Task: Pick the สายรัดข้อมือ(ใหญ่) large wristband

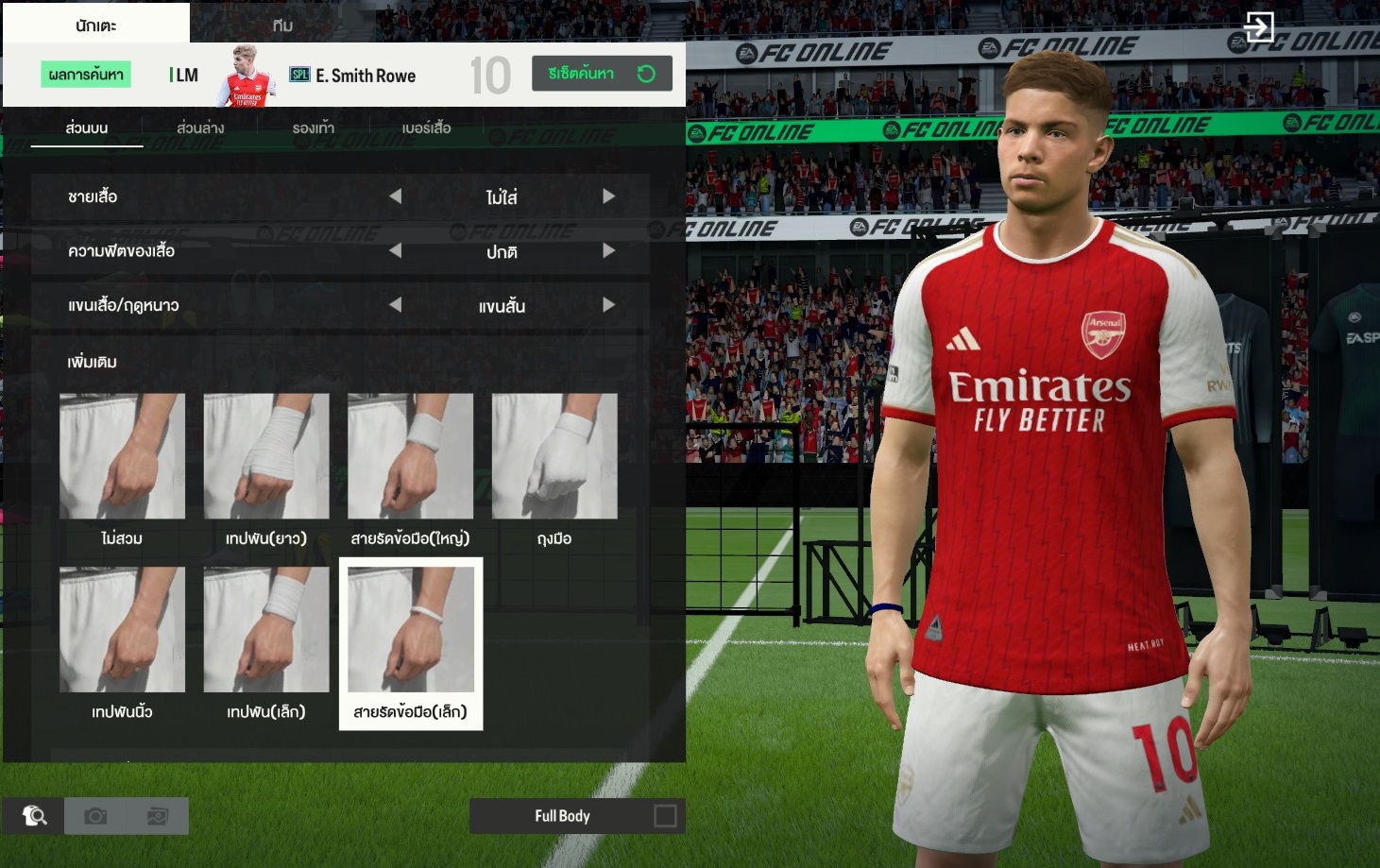Action: 410,457
